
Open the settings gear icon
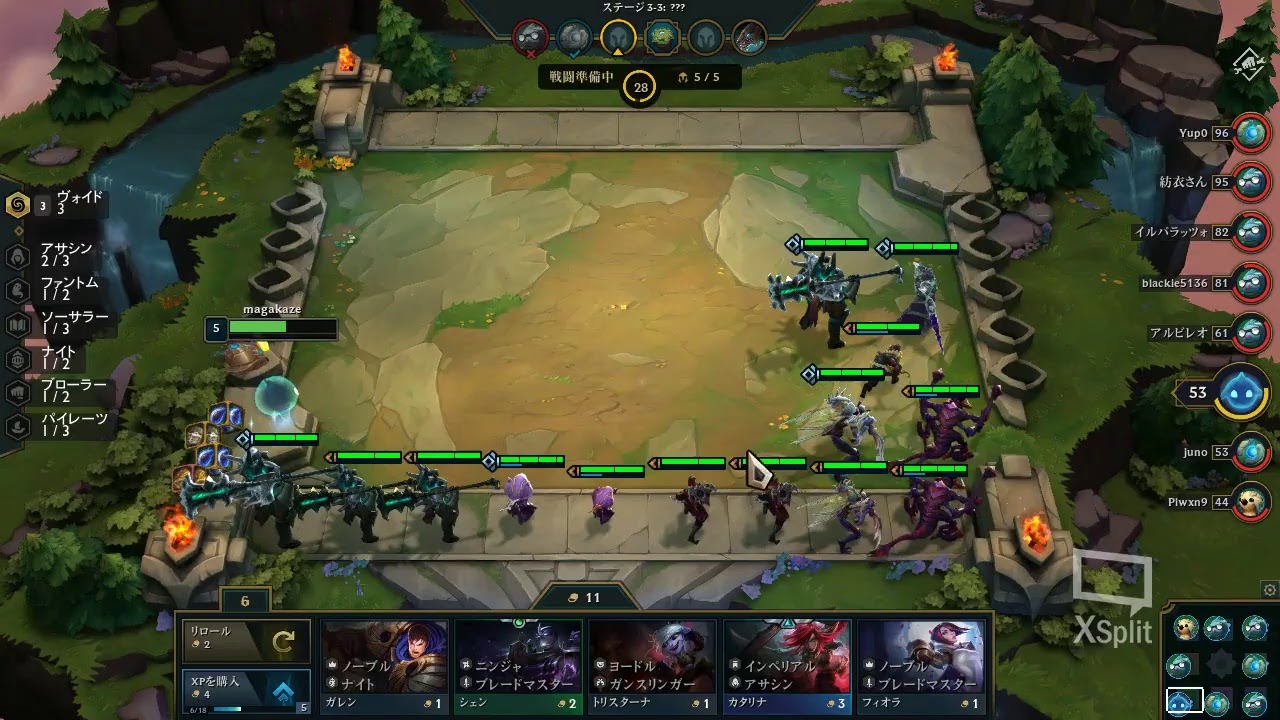click(x=1269, y=590)
